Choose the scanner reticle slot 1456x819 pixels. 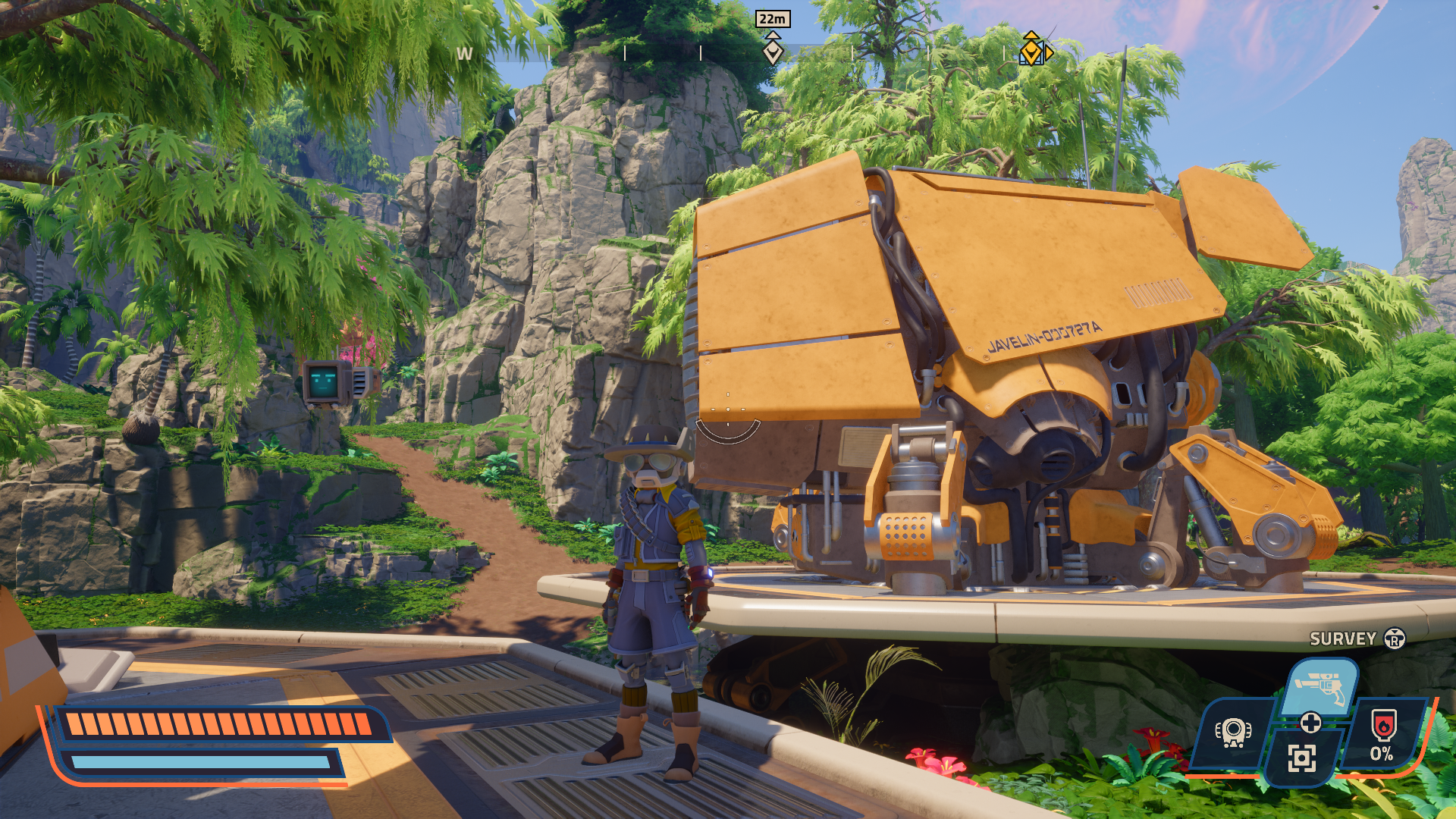1301,757
